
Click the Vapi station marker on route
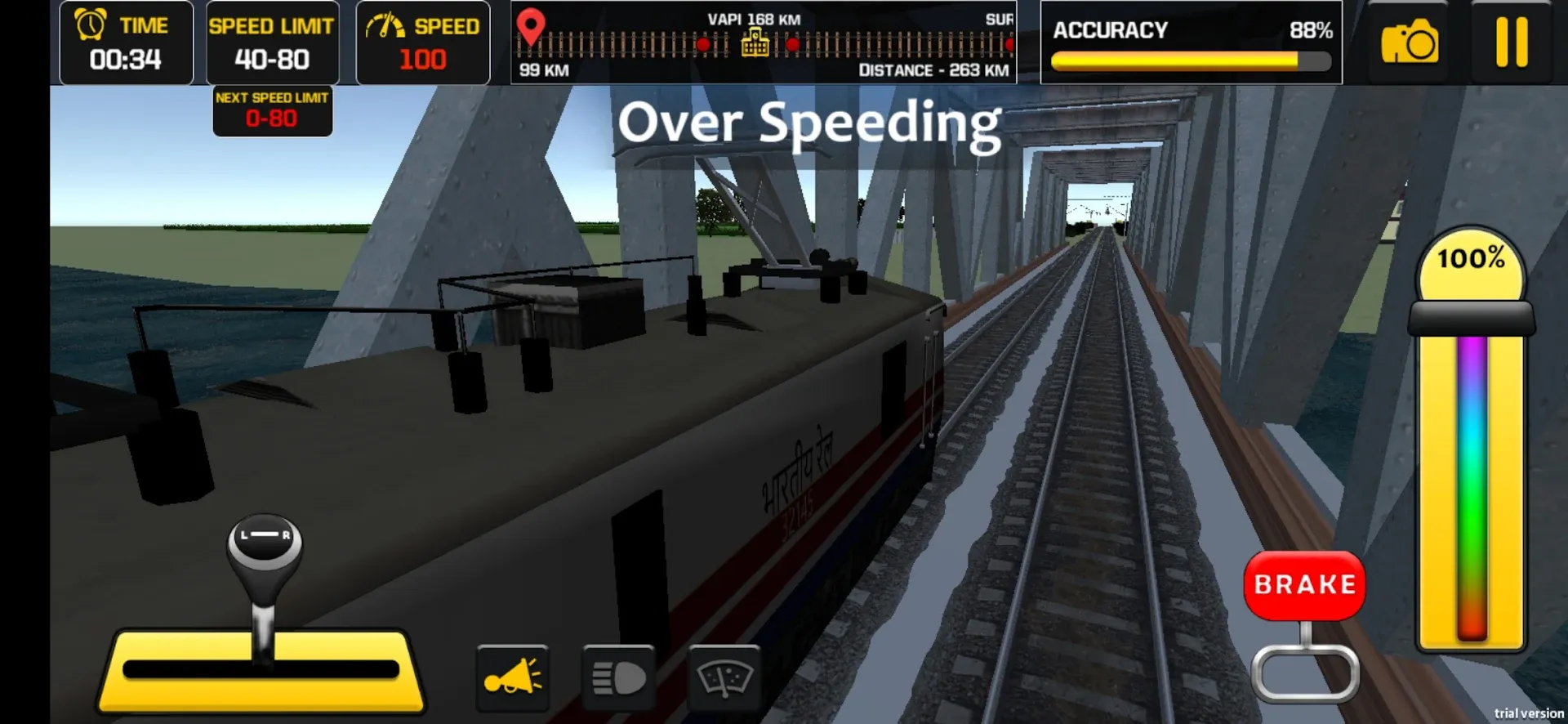click(x=755, y=42)
